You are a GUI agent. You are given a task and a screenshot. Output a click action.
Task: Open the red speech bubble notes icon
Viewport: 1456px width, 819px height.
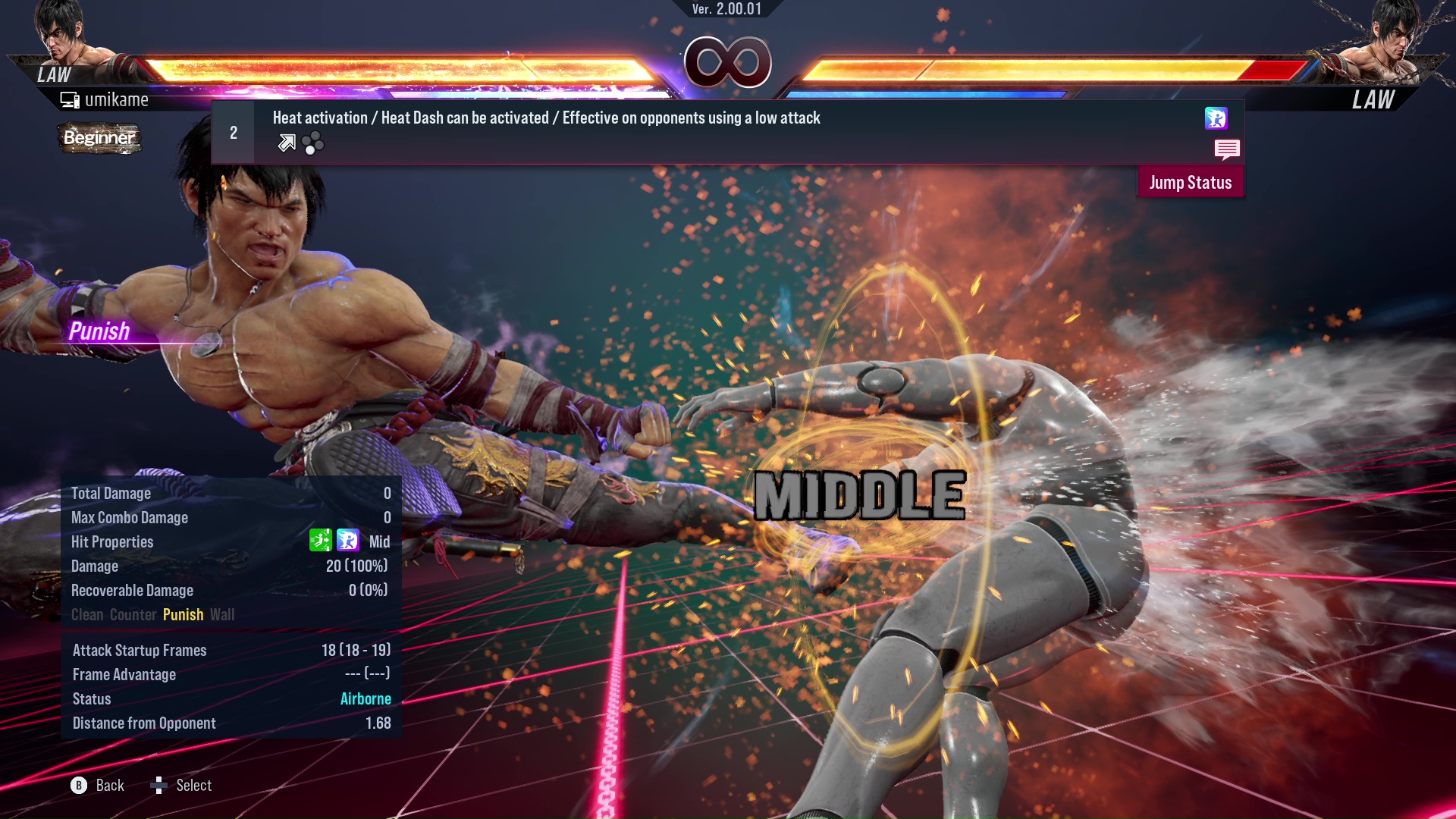pyautogui.click(x=1226, y=149)
